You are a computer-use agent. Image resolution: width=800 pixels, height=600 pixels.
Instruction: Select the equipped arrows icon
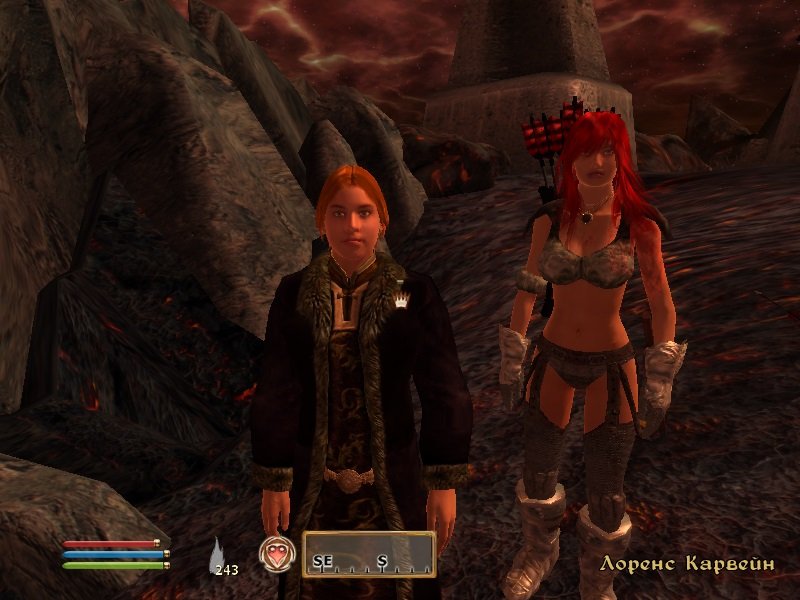[218, 554]
